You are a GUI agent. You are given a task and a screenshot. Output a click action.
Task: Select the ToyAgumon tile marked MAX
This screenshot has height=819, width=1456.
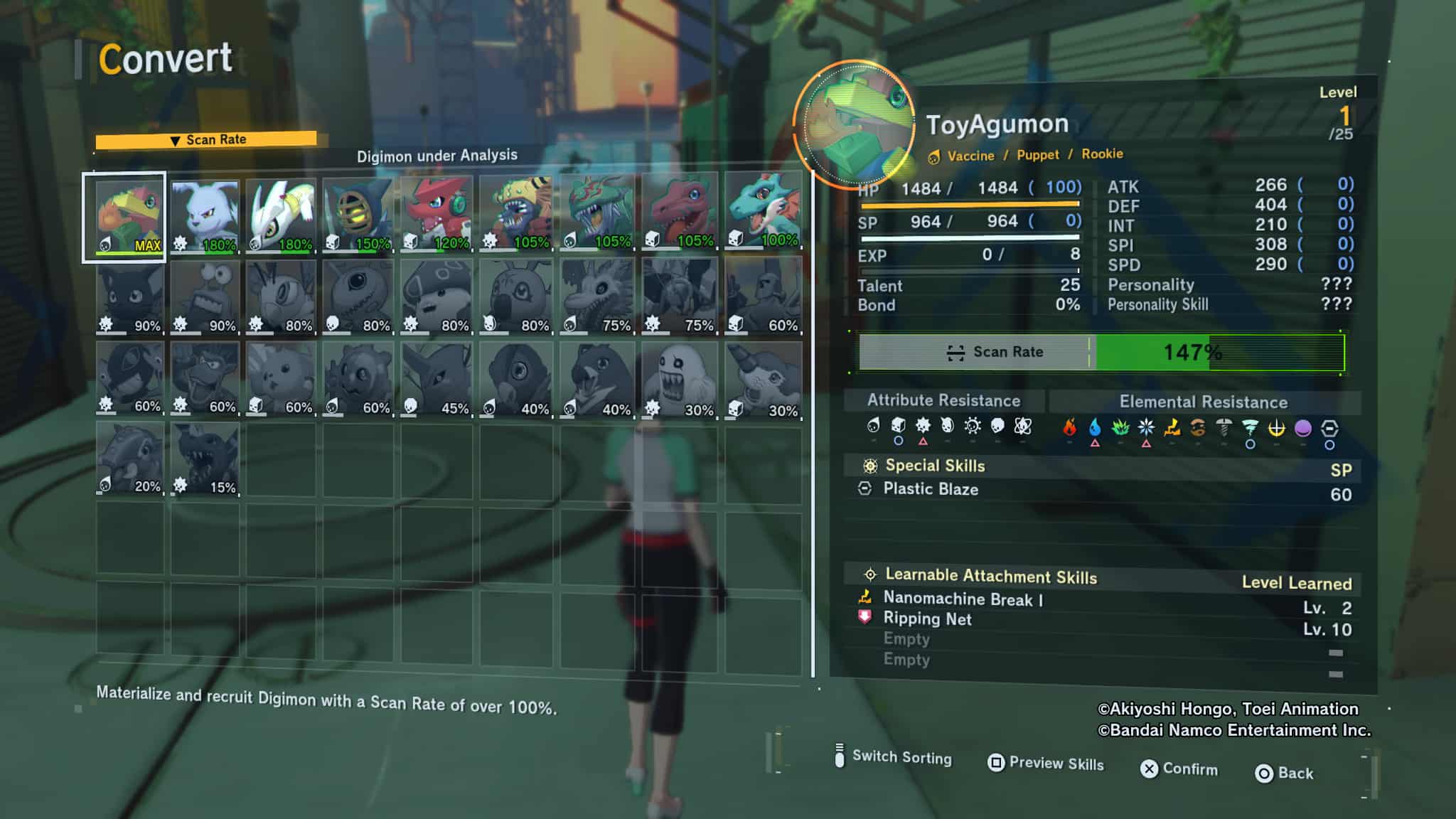pyautogui.click(x=125, y=216)
